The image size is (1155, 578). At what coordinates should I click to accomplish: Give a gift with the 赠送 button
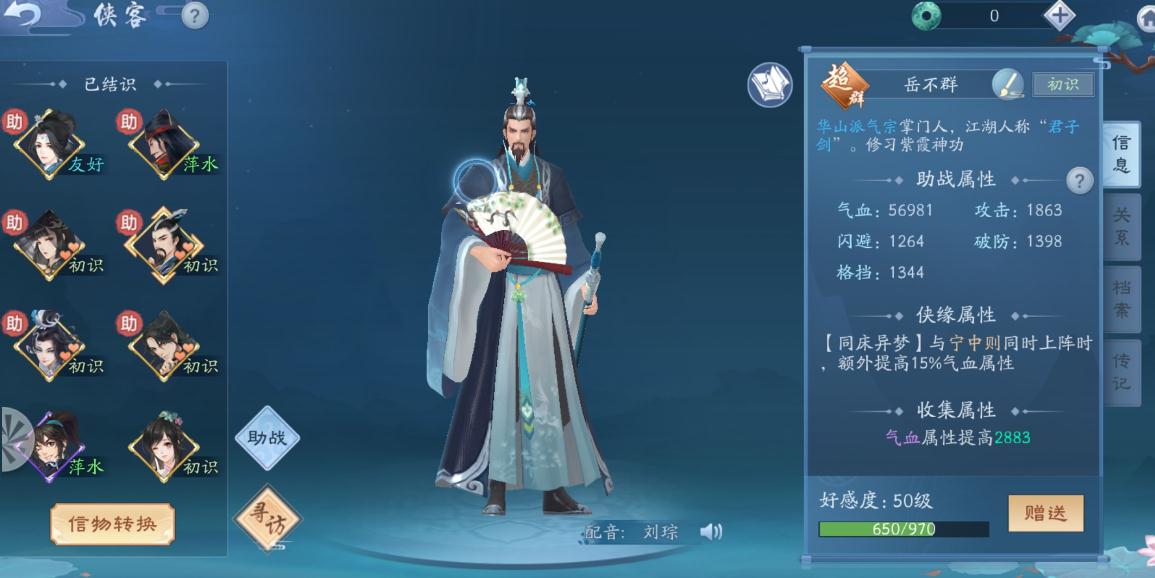(x=1045, y=513)
